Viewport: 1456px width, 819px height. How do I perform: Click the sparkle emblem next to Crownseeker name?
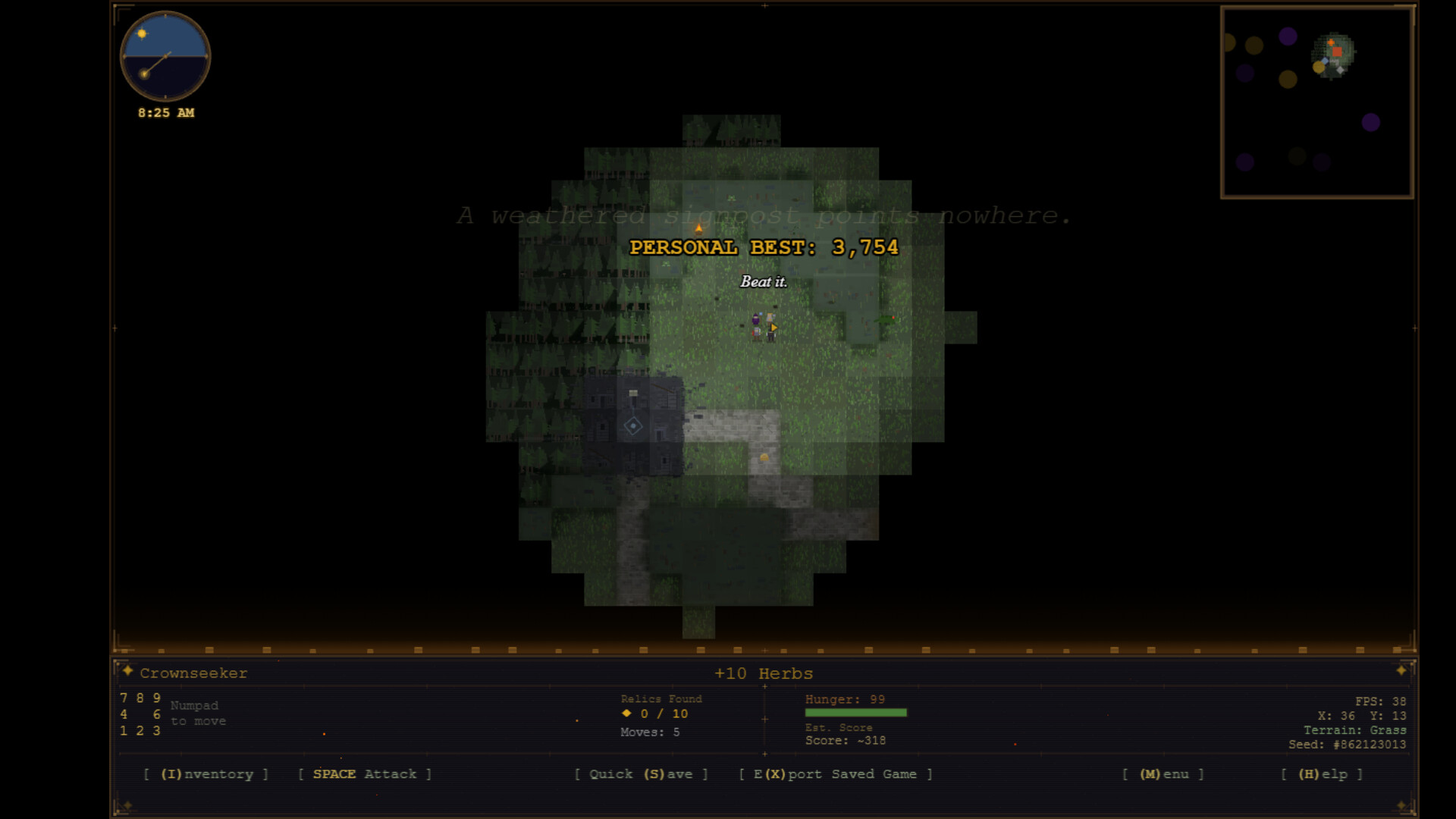(129, 672)
